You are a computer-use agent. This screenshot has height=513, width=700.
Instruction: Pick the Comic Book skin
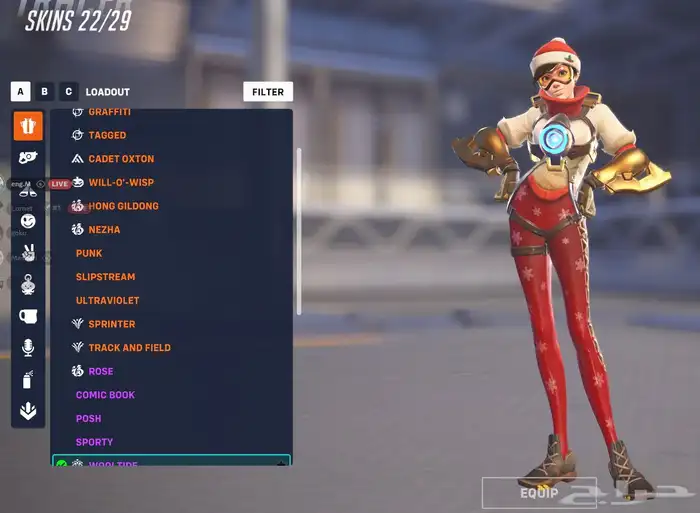[x=105, y=395]
